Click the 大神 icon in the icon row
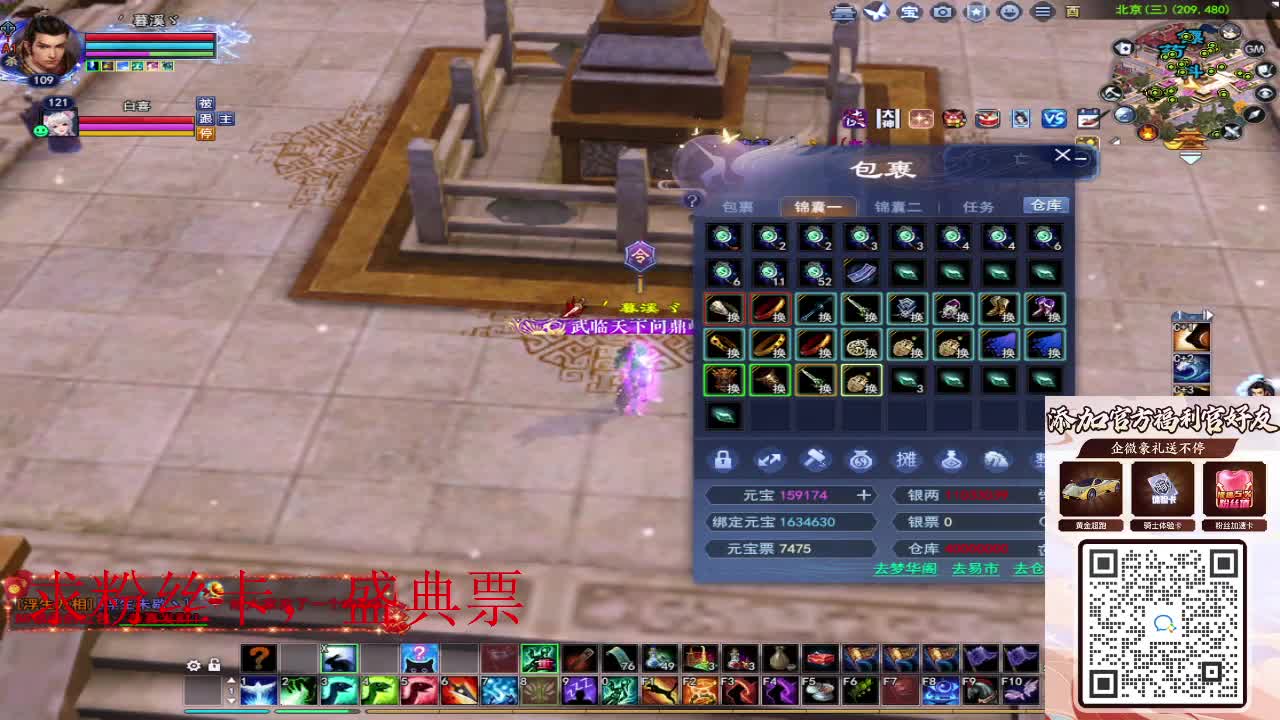 (x=888, y=118)
